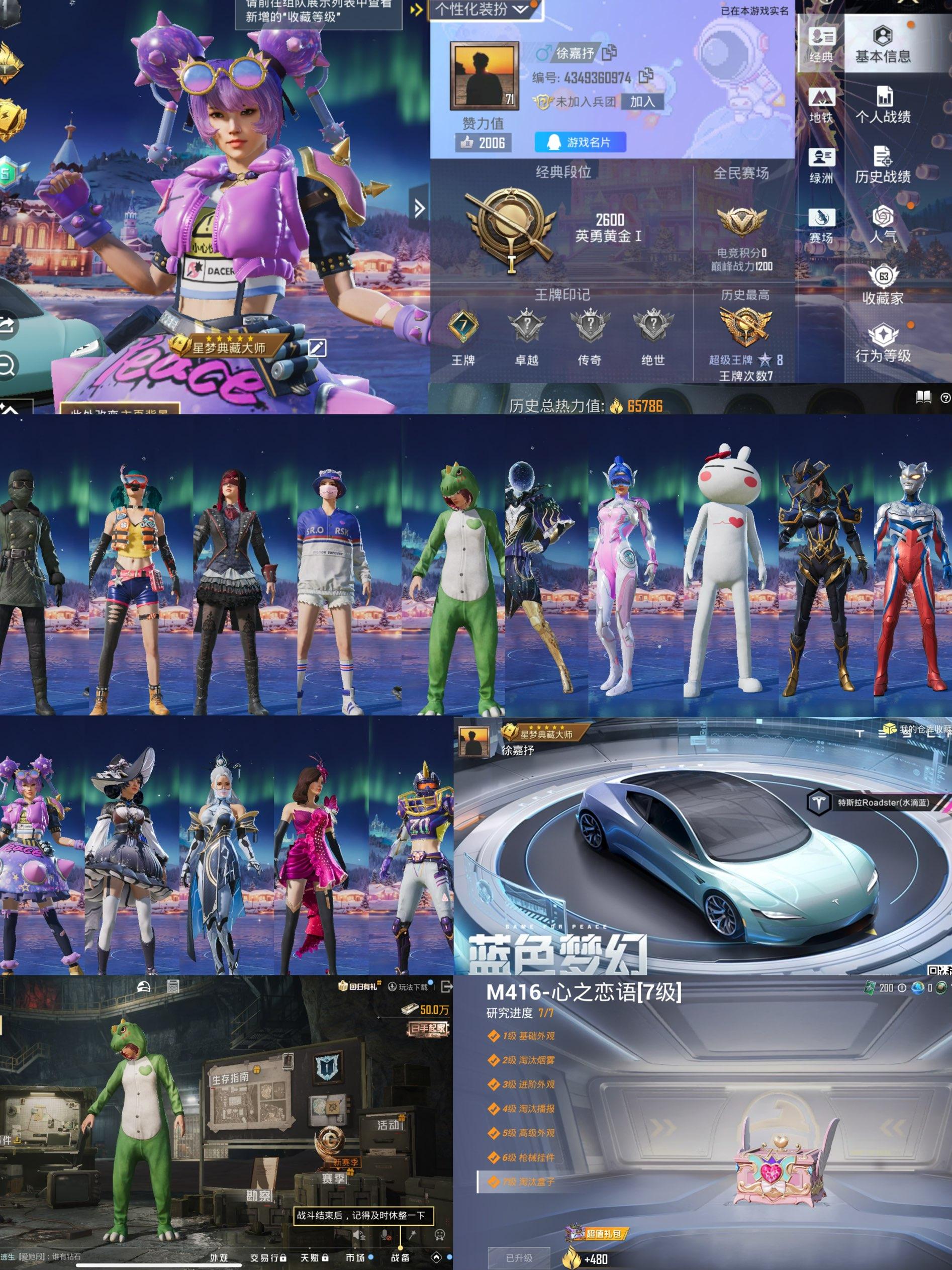
Task: Switch to the 地铁 mode tab
Action: pyautogui.click(x=822, y=105)
